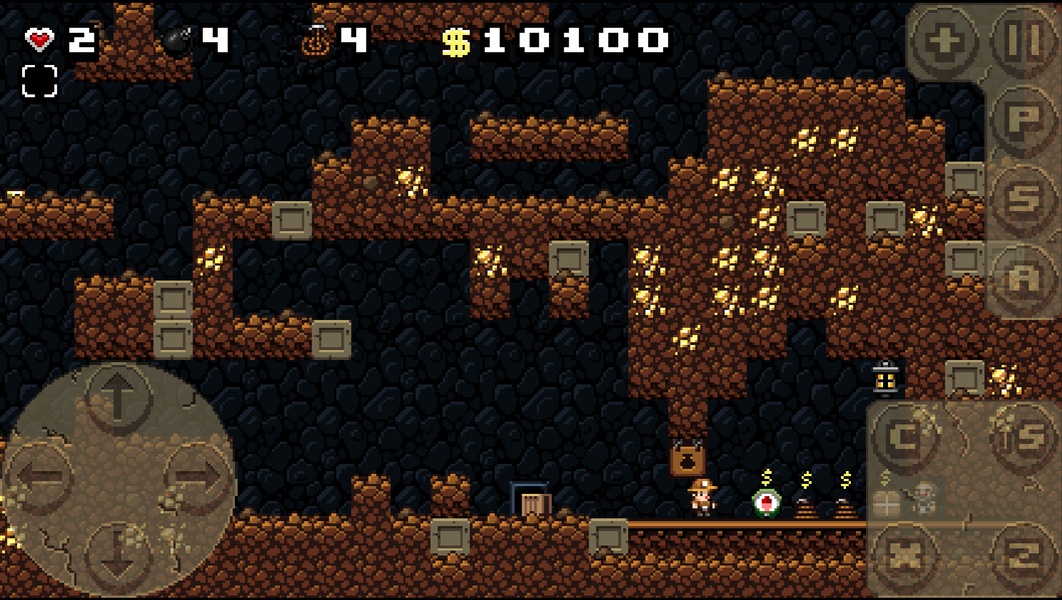The image size is (1062, 600).
Task: Tap the D-pad right arrow
Action: click(197, 477)
